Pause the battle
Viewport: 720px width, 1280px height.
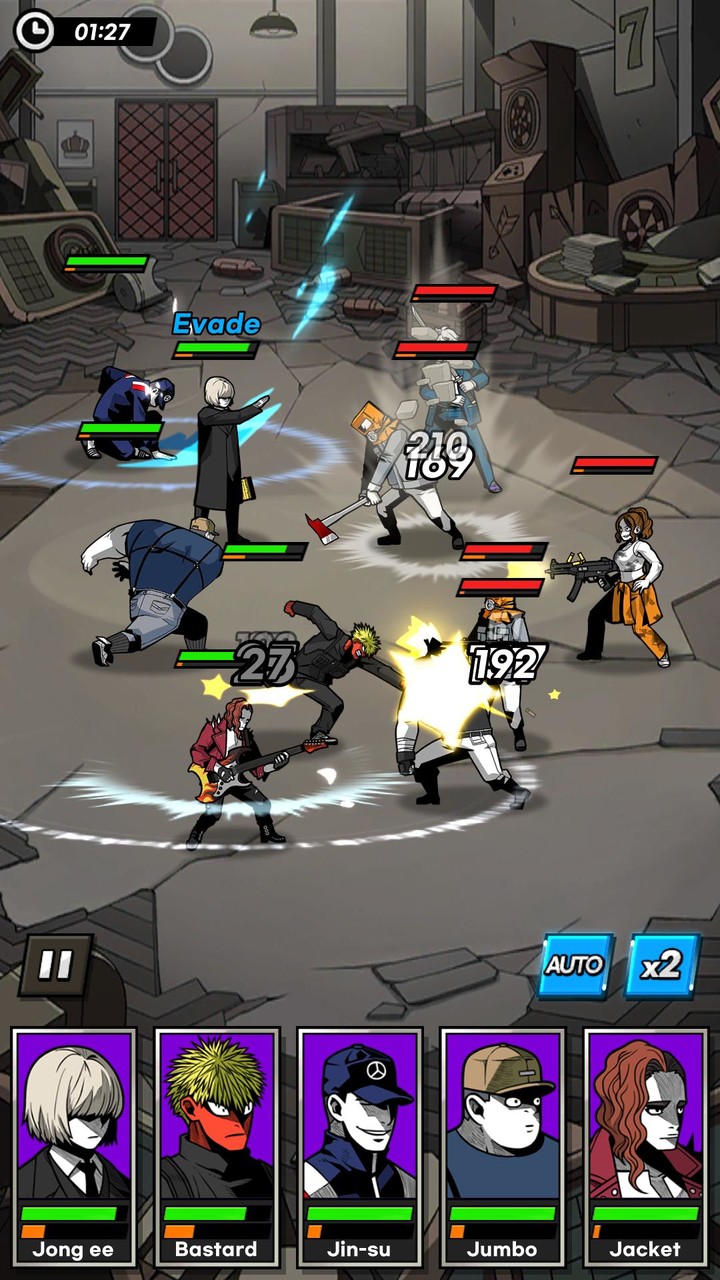pyautogui.click(x=55, y=965)
